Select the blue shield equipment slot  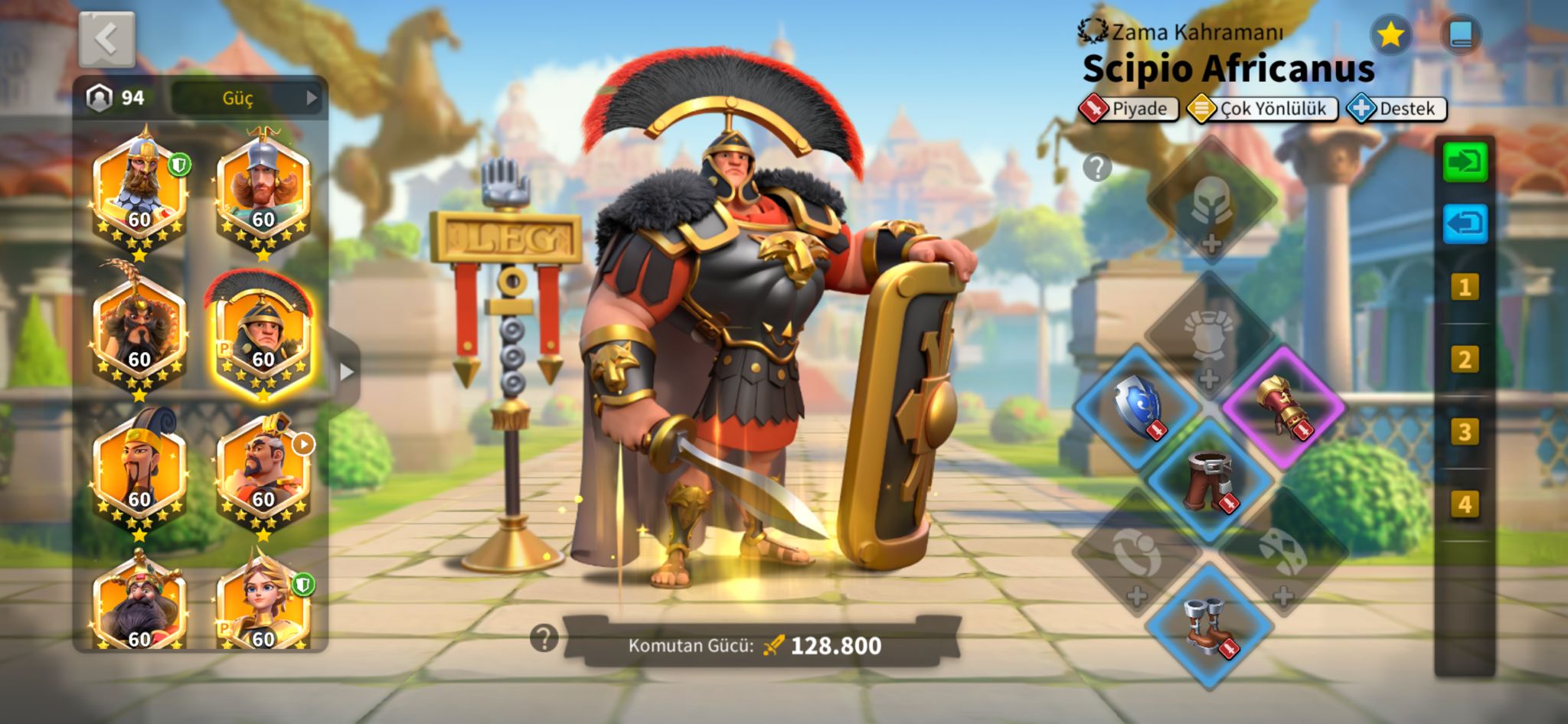(1137, 408)
